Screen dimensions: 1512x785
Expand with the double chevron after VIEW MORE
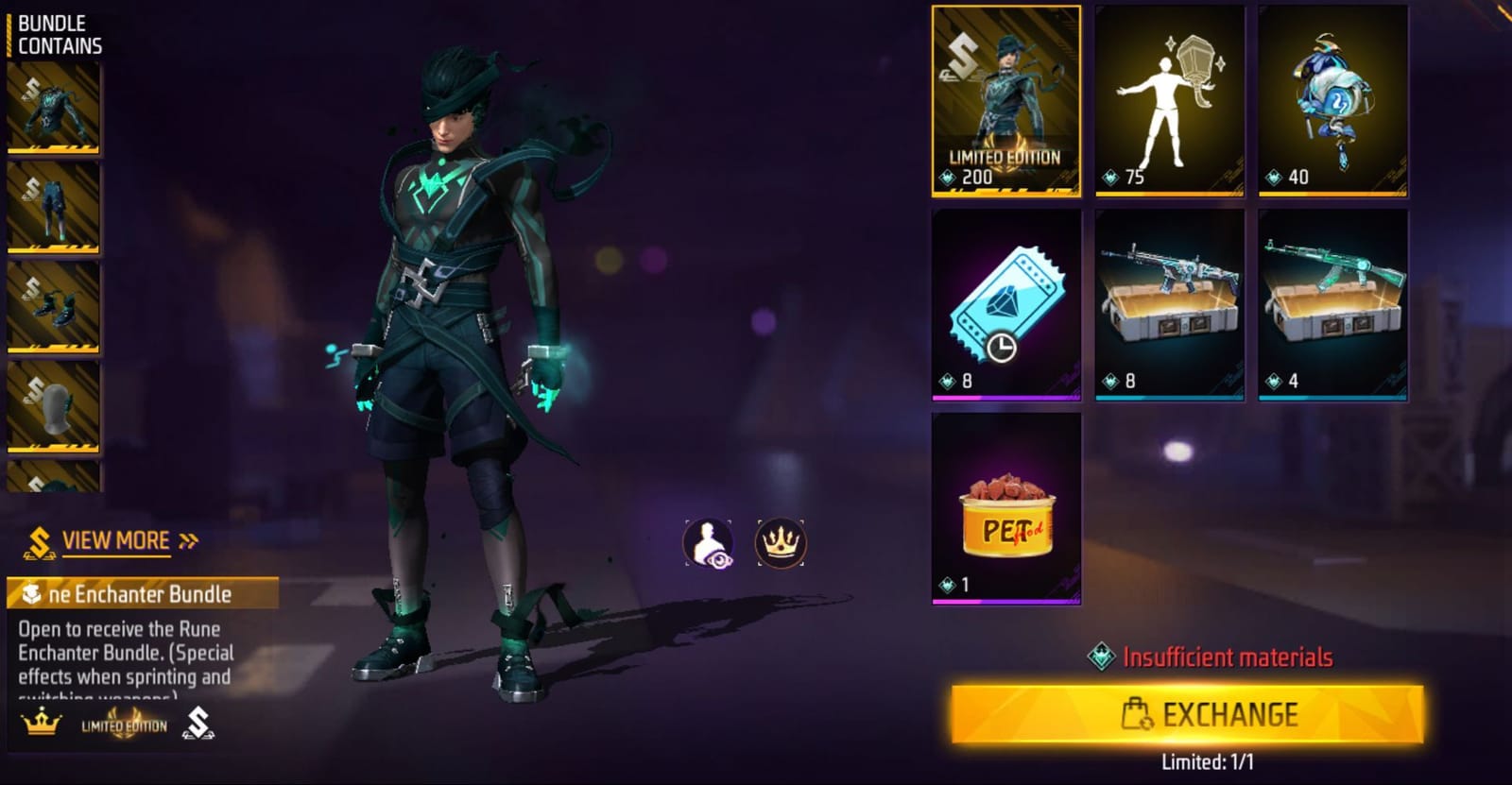coord(188,539)
